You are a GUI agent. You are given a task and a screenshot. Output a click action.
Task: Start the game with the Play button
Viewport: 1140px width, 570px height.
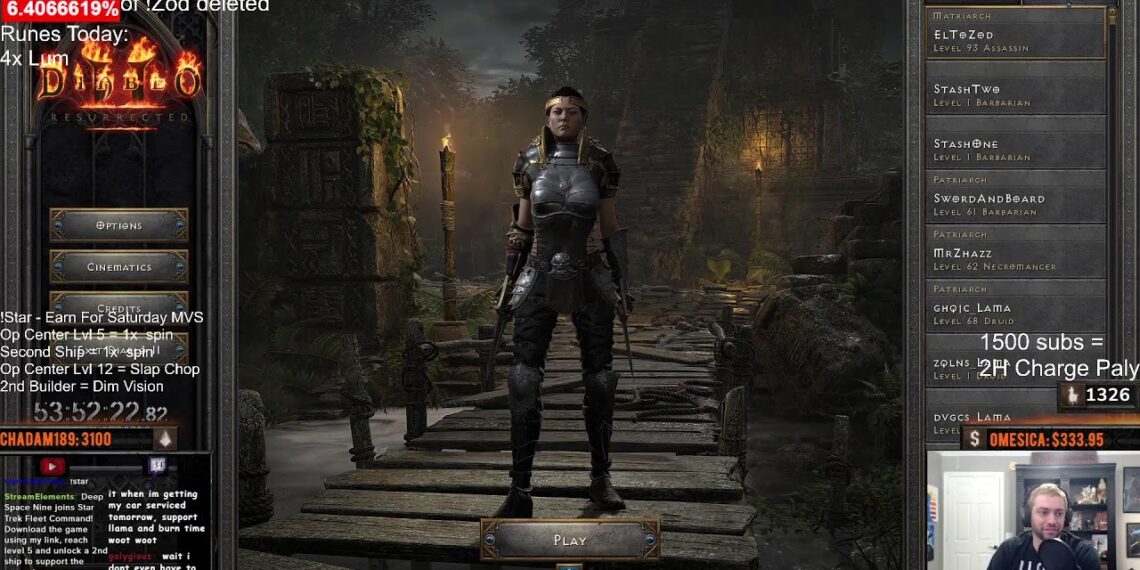tap(570, 540)
